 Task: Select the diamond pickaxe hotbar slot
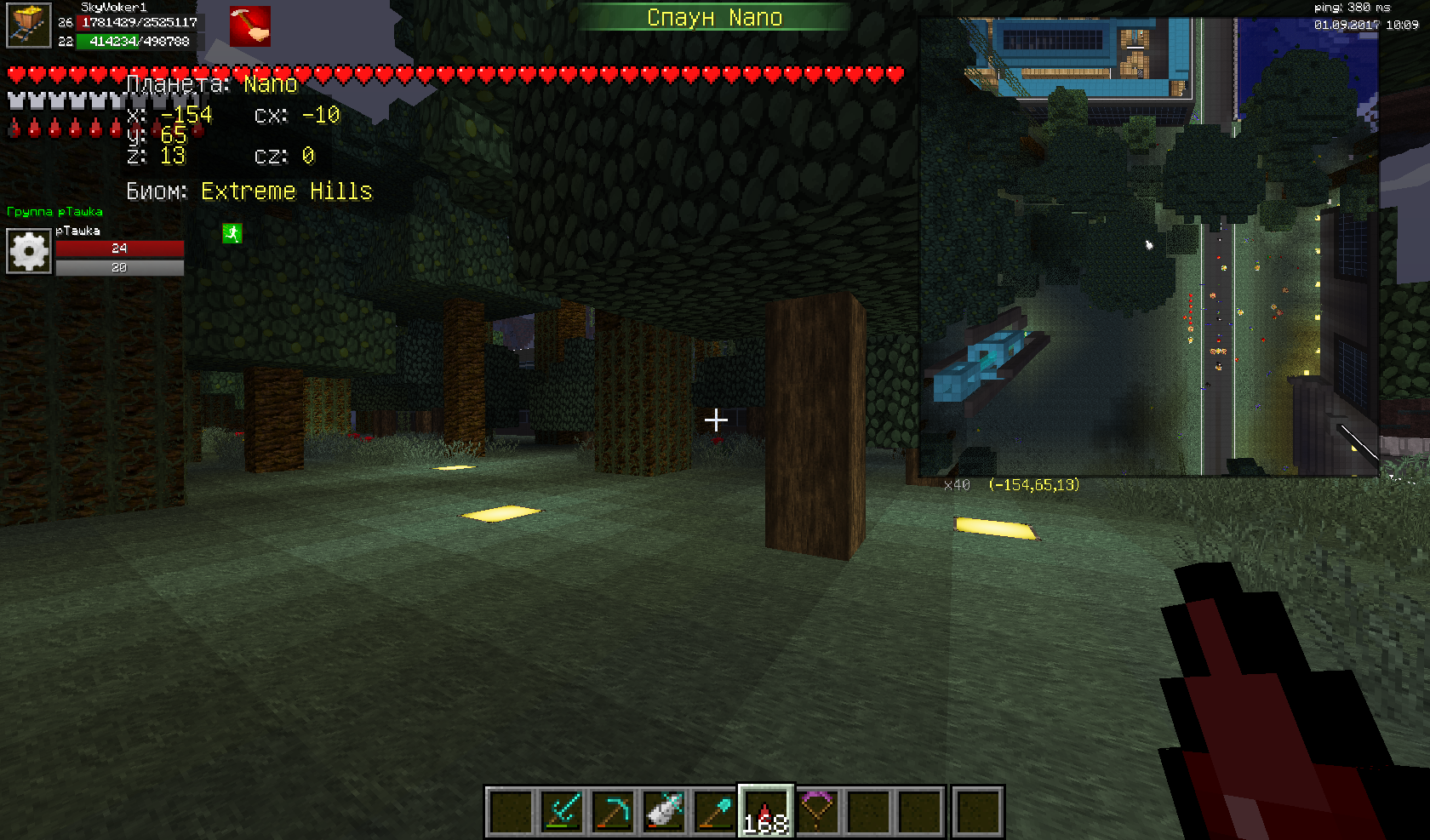(614, 810)
